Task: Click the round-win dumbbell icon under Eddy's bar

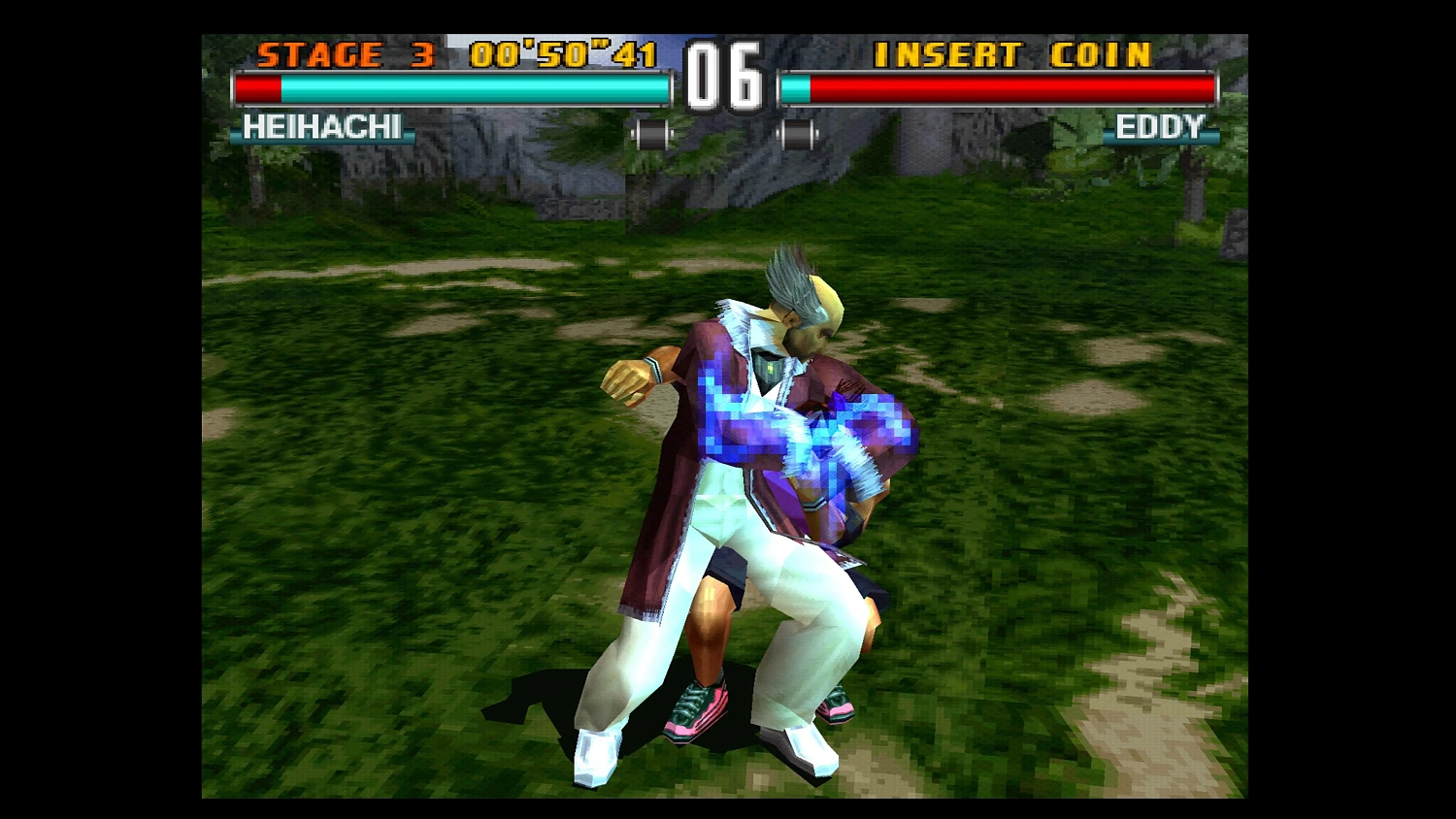Action: tap(798, 133)
